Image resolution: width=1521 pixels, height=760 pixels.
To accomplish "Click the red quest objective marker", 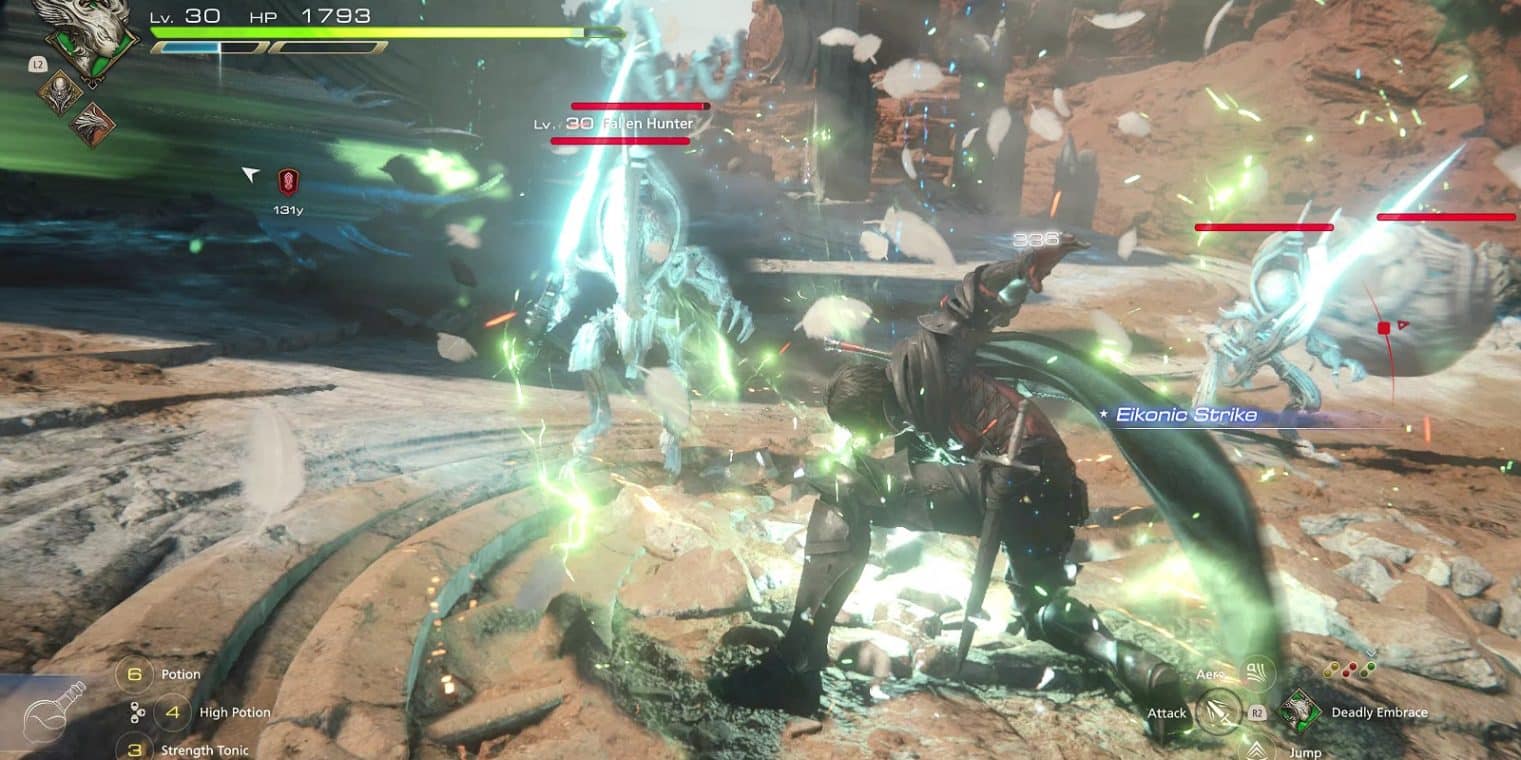I will (x=288, y=181).
